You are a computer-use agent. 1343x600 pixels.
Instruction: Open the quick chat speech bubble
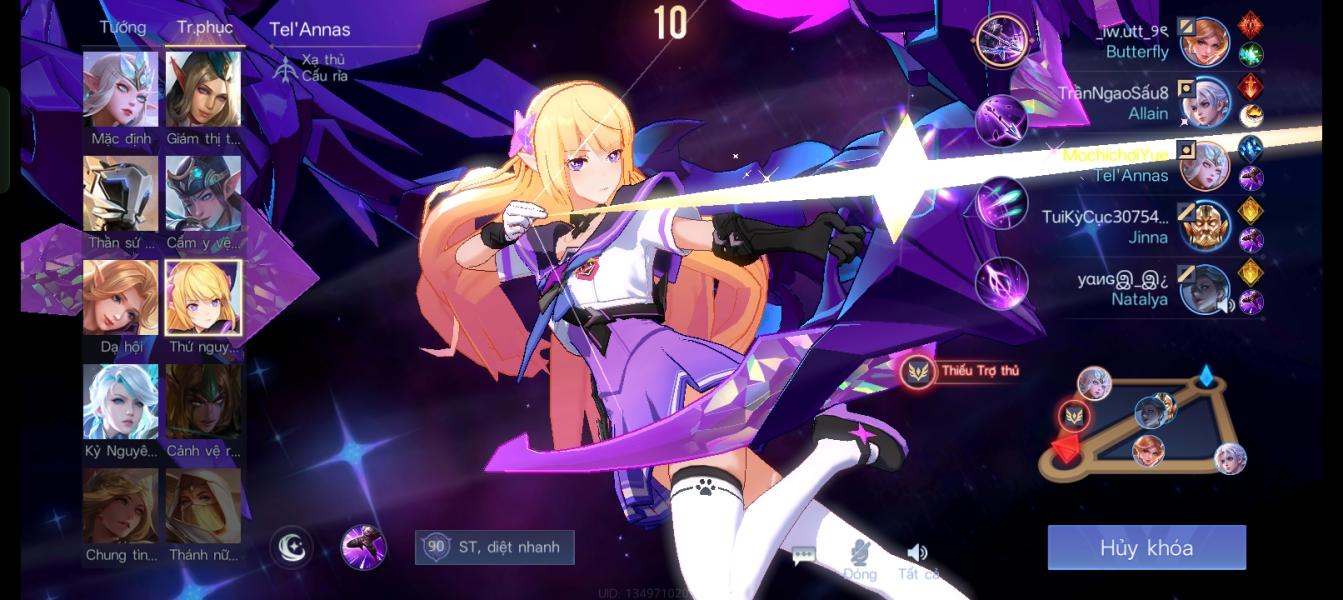tap(803, 555)
